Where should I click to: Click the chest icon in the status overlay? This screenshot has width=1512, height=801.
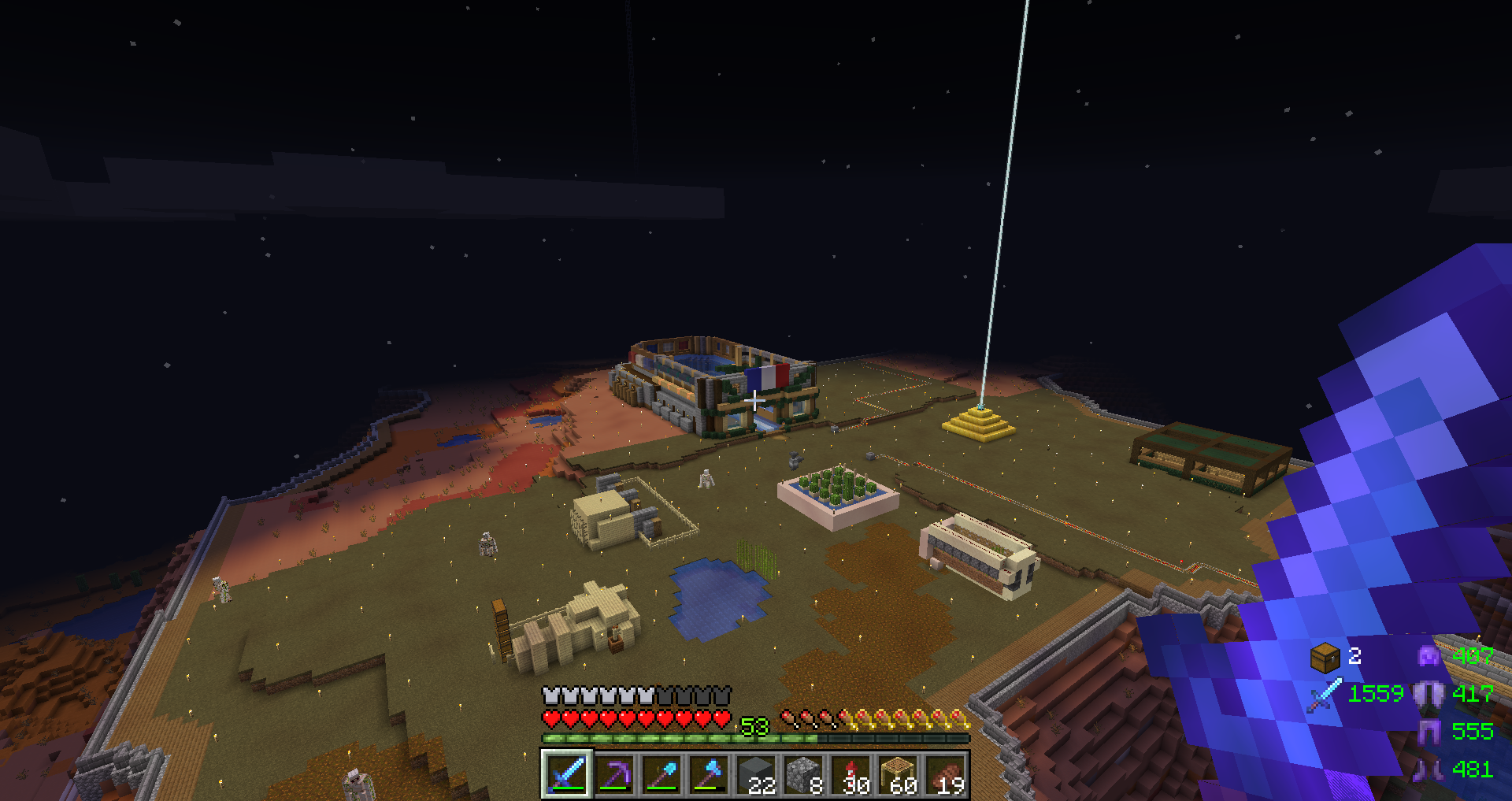click(x=1325, y=656)
